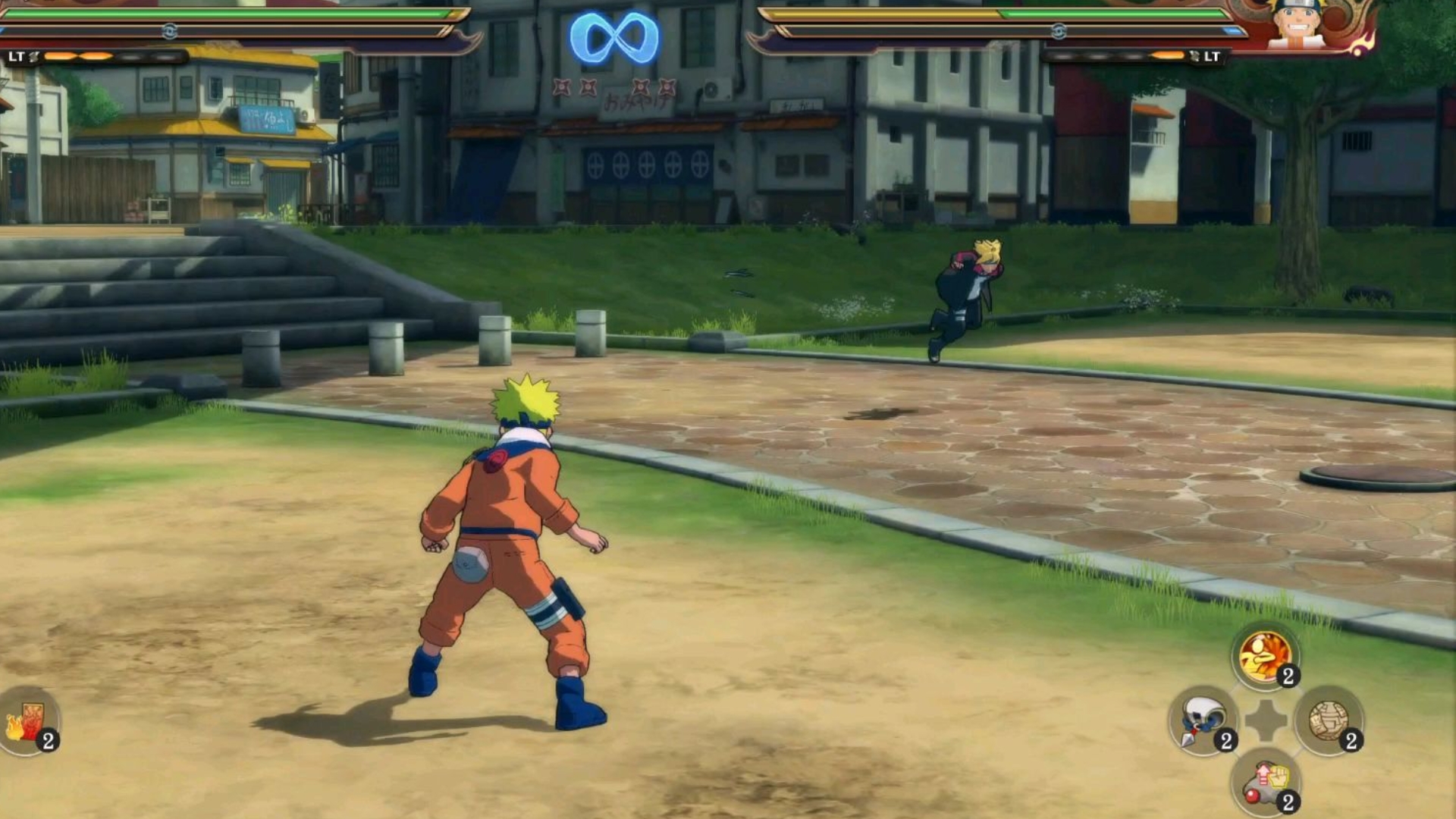Image resolution: width=1456 pixels, height=819 pixels.
Task: Use the attack-up fist boost item
Action: [1265, 784]
